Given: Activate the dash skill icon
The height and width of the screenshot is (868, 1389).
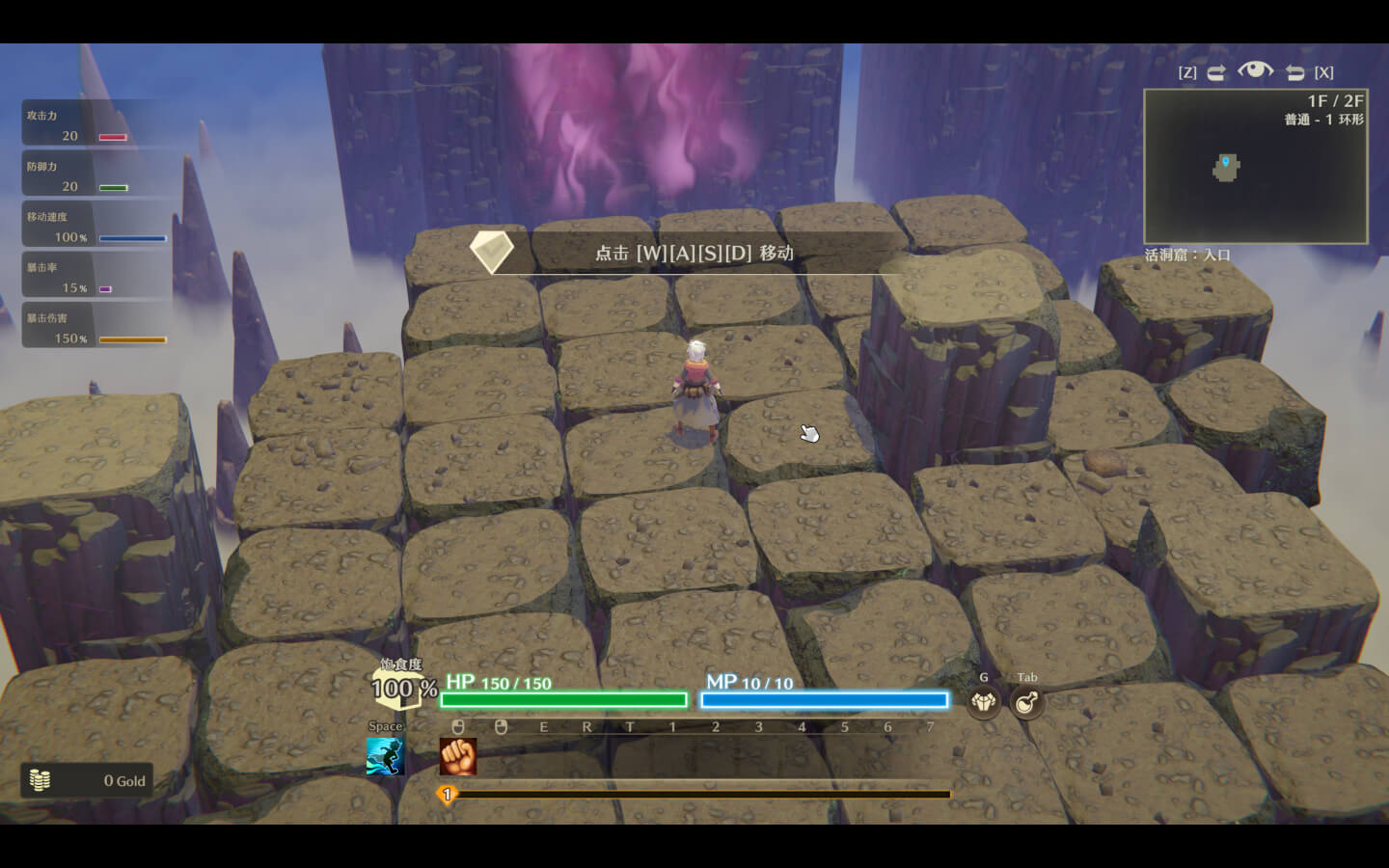Looking at the screenshot, I should point(385,756).
